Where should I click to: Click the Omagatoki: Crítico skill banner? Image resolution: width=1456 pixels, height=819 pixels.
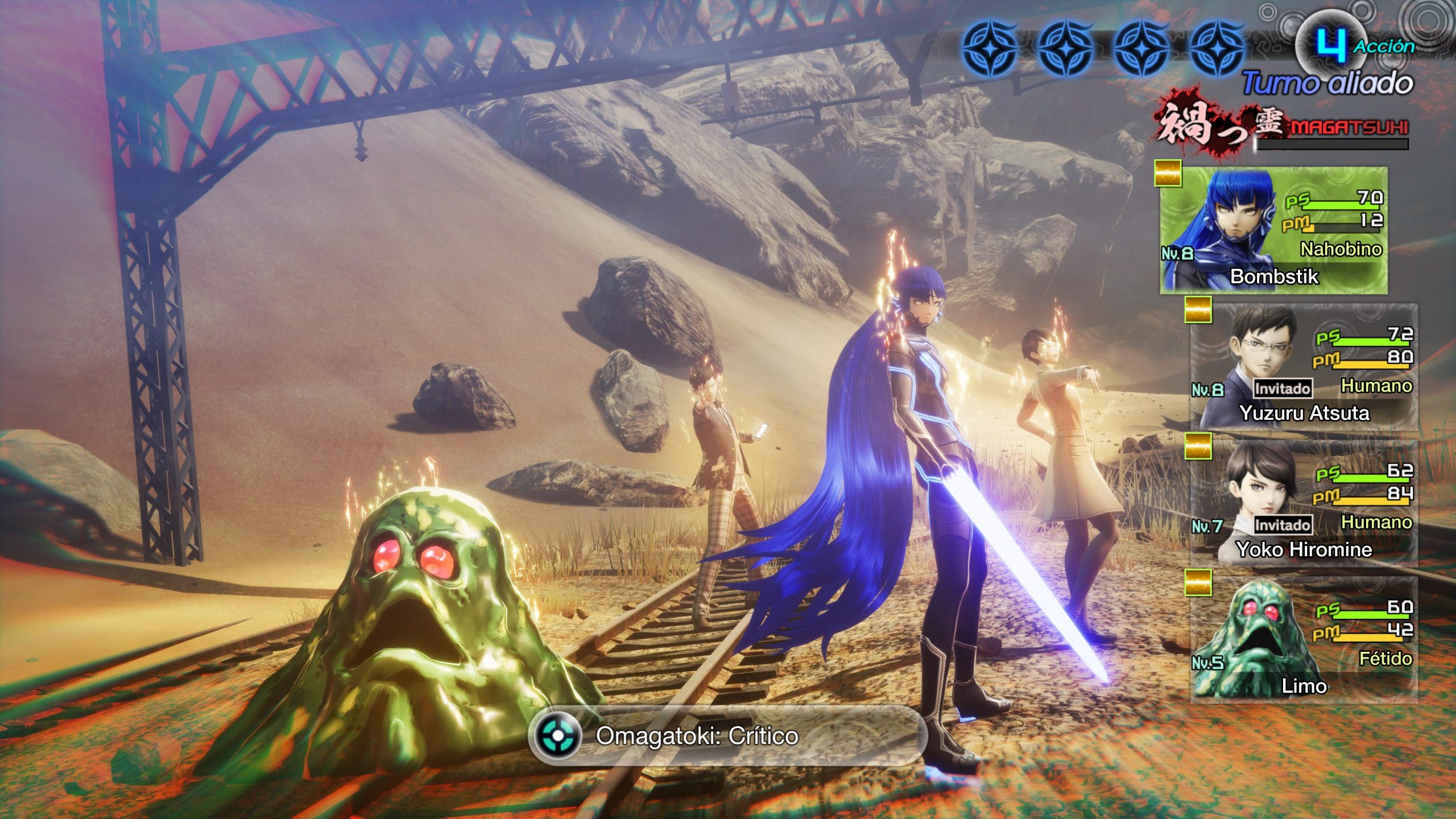[x=727, y=736]
